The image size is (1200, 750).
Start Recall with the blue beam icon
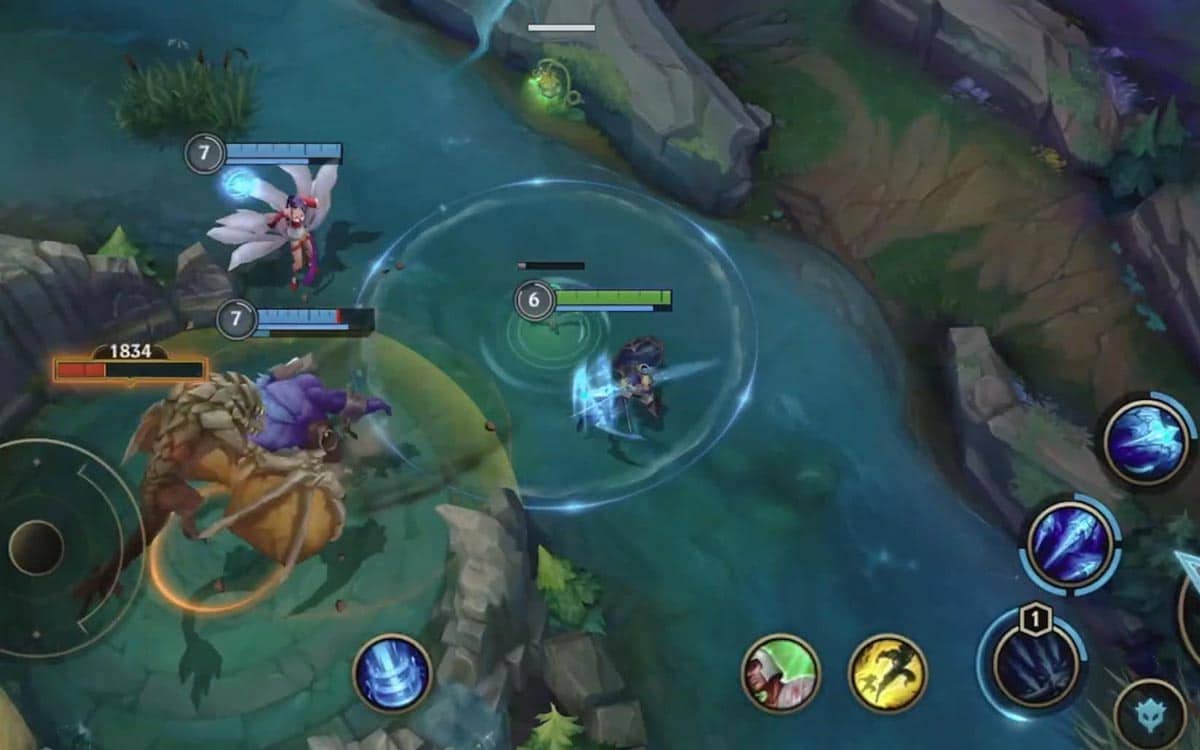393,673
